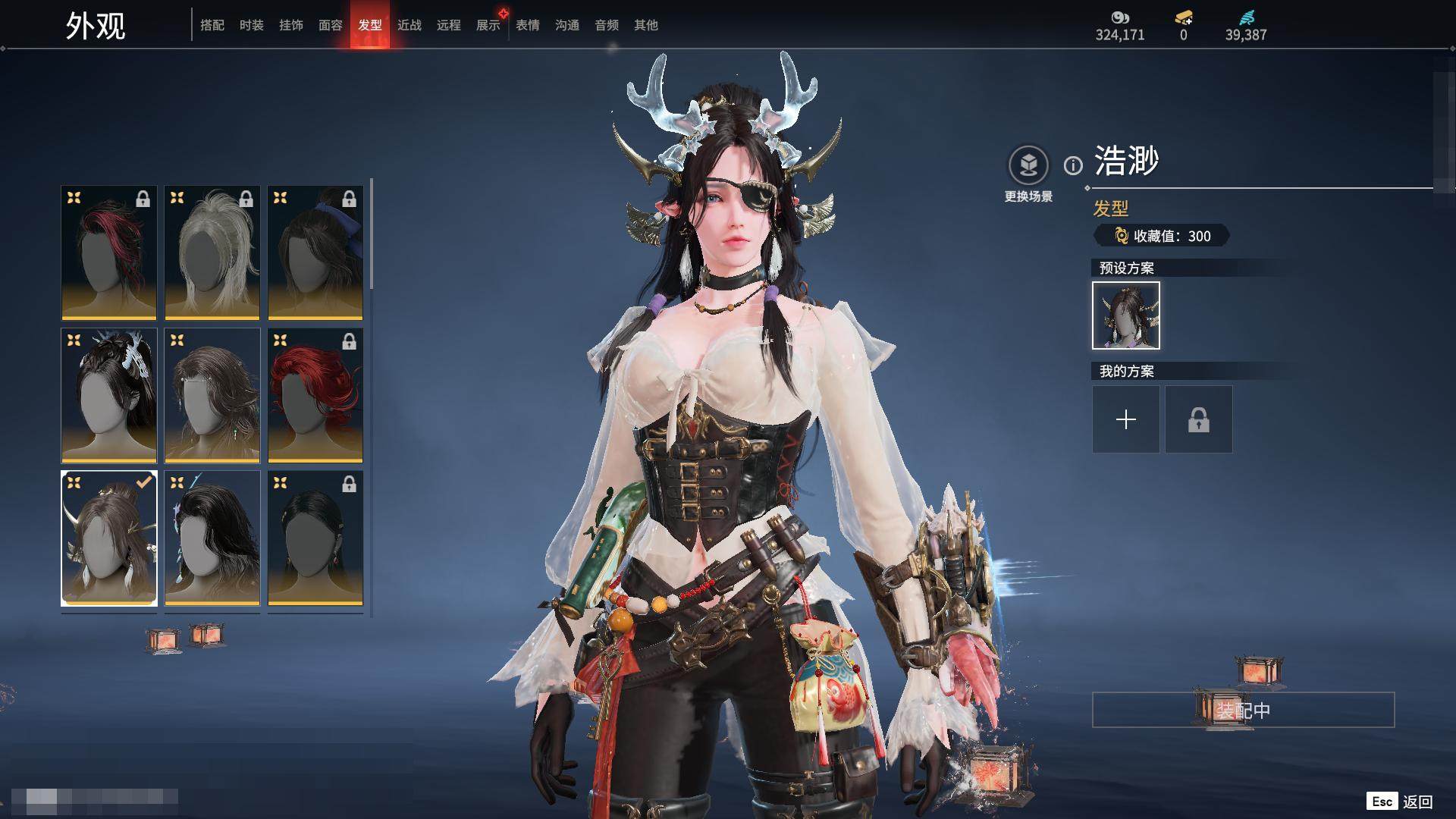This screenshot has height=819, width=1456.
Task: Add a new custom scheme slot
Action: 1125,419
